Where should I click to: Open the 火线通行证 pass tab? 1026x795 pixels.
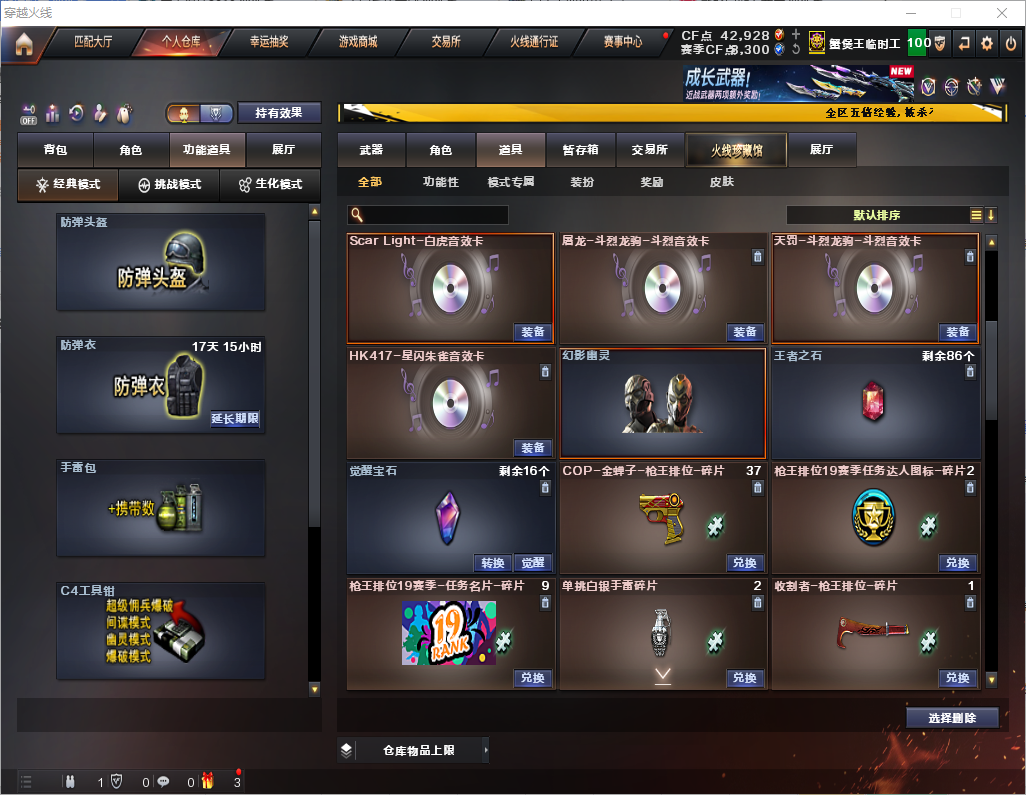(534, 42)
